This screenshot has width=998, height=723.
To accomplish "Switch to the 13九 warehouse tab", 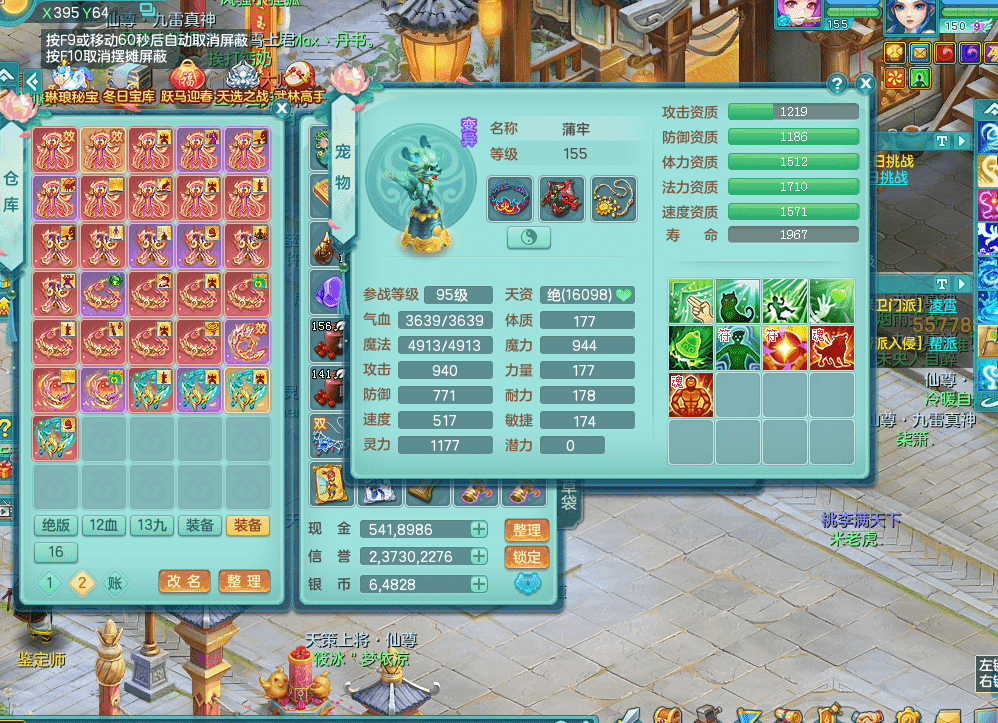I will pyautogui.click(x=152, y=526).
